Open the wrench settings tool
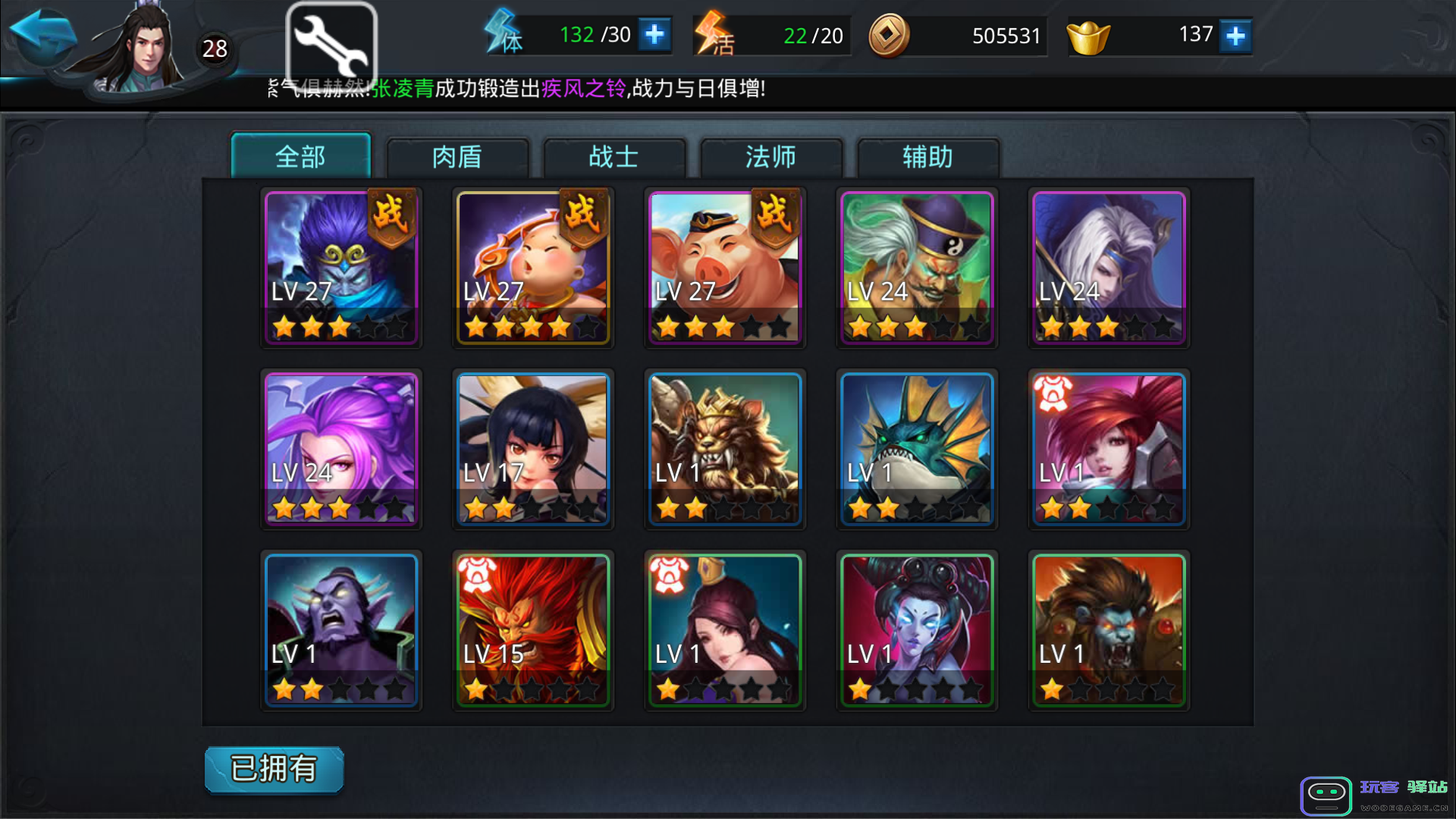Screen dimensions: 1456x819 coord(331,44)
